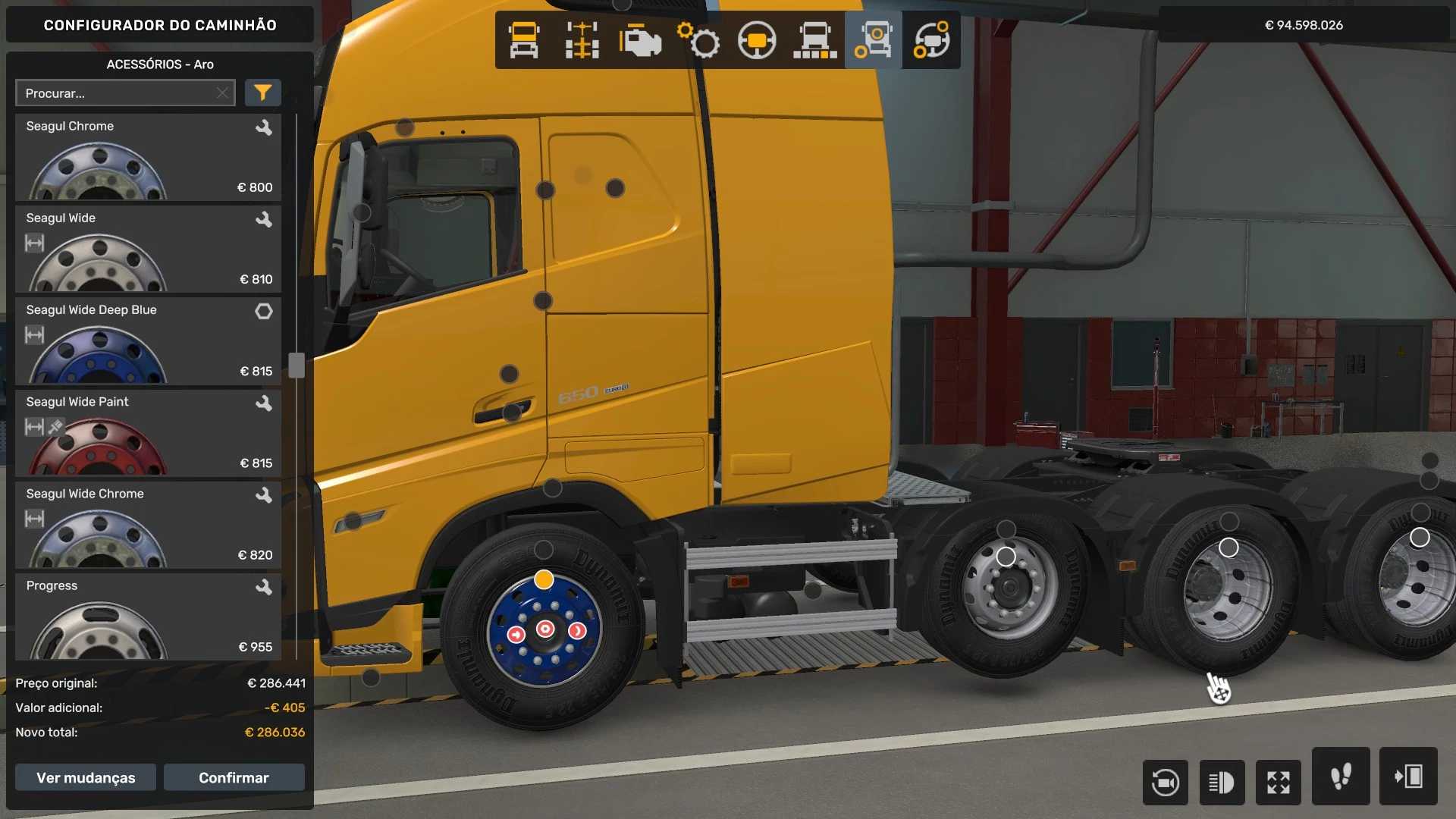The width and height of the screenshot is (1456, 819).
Task: Toggle the showroom headlights
Action: coord(1222,782)
